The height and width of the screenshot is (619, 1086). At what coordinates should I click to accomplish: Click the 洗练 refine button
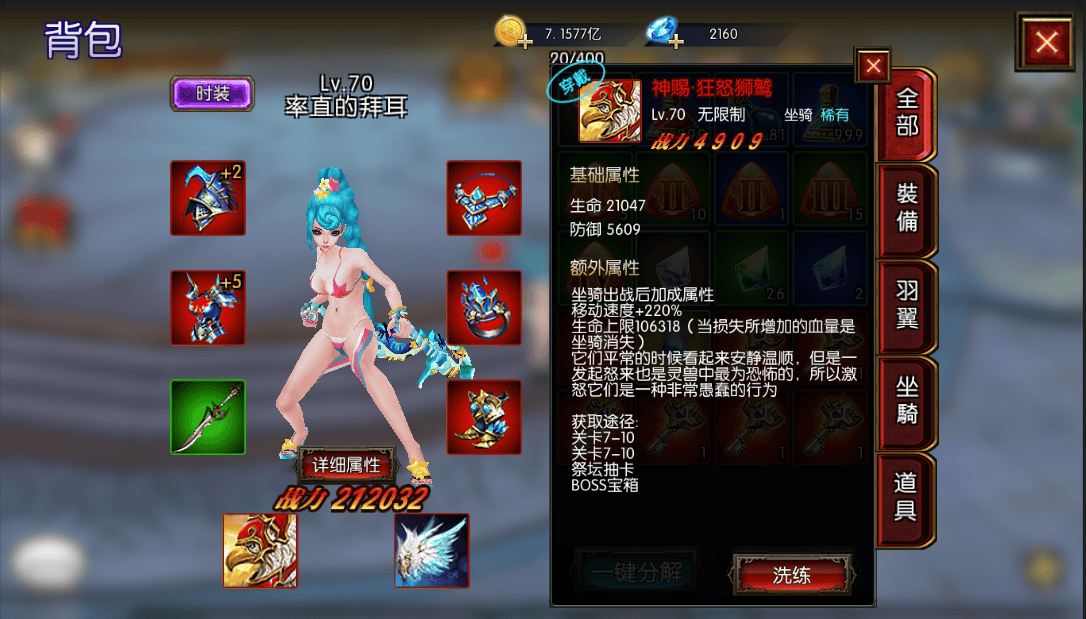[792, 575]
